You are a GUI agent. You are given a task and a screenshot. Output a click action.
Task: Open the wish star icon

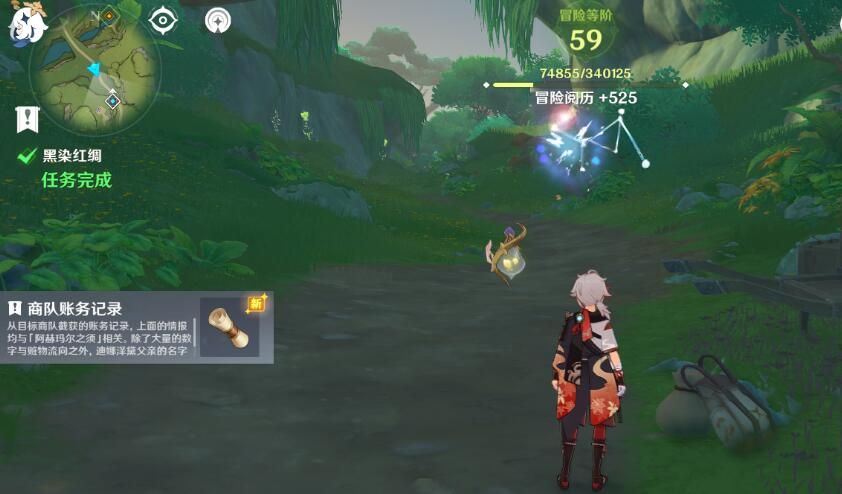point(217,20)
